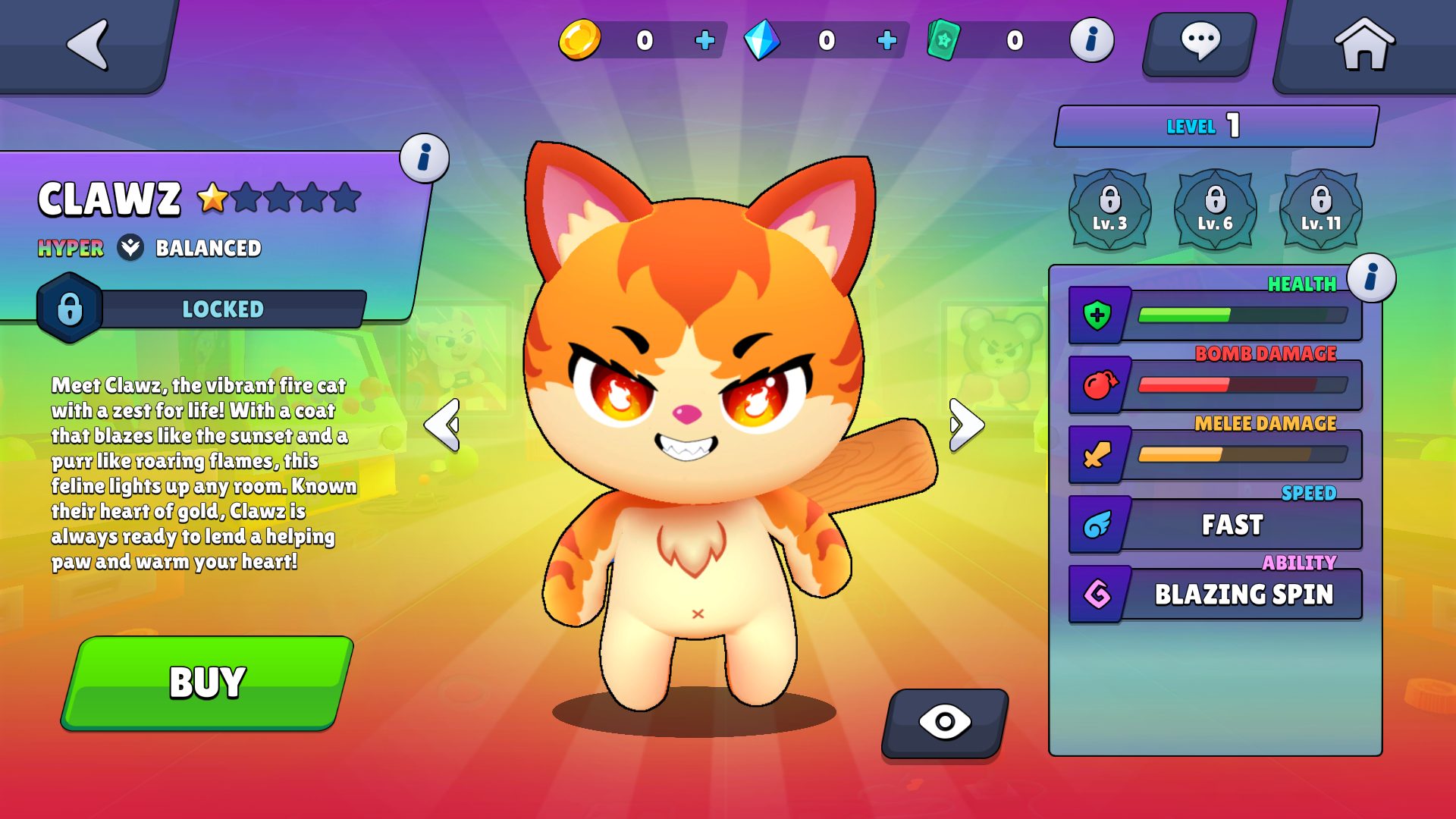The height and width of the screenshot is (819, 1456).
Task: Click the blue padlock hexagon icon
Action: tap(70, 309)
